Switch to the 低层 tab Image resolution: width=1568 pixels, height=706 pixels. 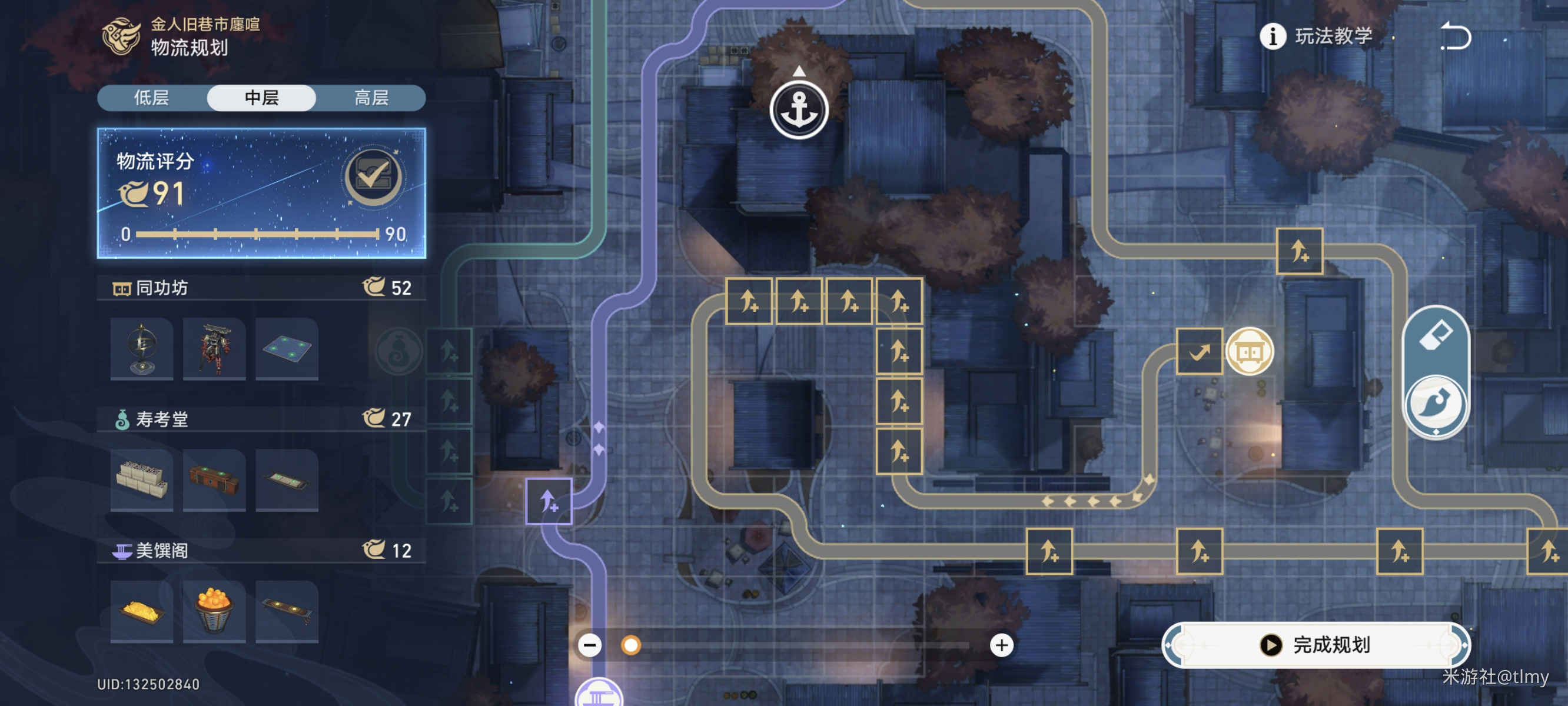[x=152, y=98]
